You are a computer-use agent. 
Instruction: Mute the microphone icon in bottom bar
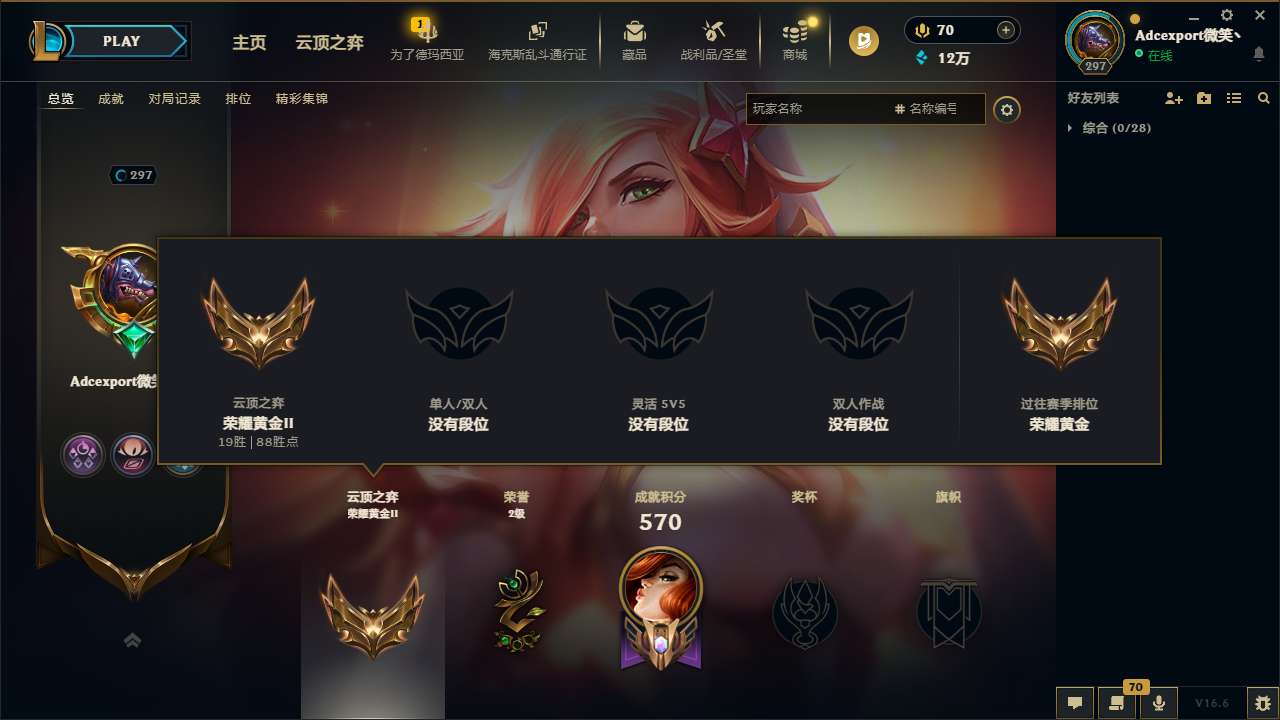1159,703
